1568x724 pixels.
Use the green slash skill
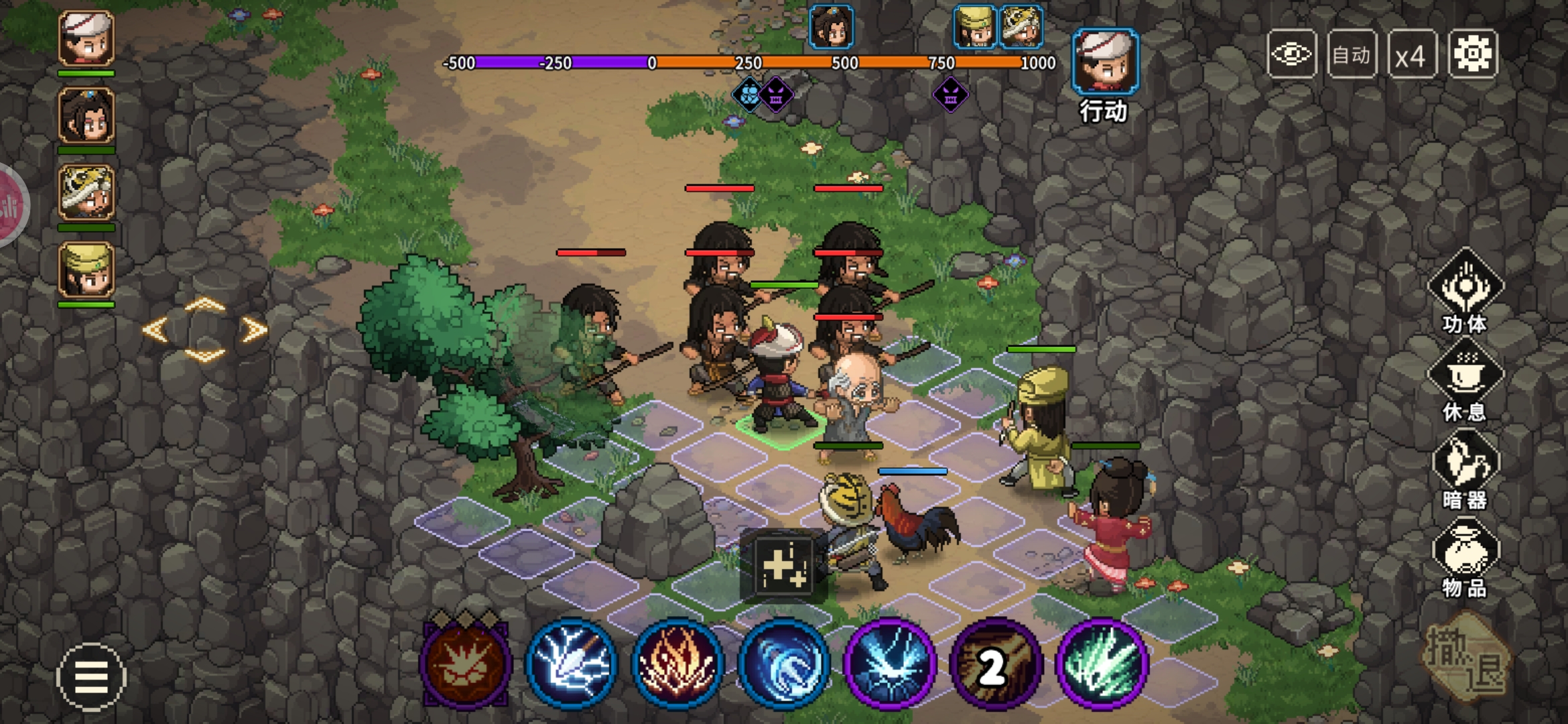pyautogui.click(x=1102, y=664)
